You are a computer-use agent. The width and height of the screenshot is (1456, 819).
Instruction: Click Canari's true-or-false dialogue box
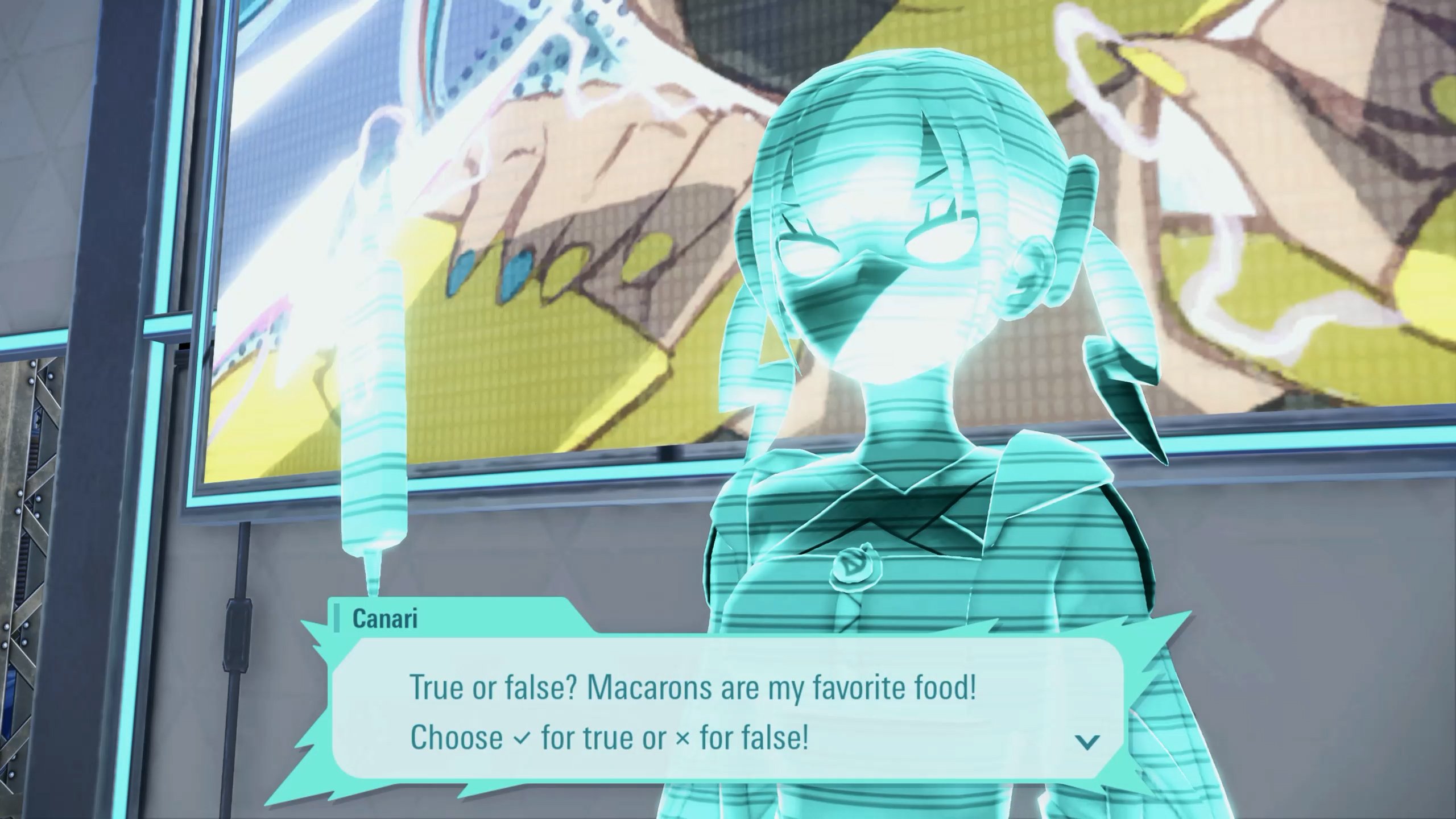(x=722, y=711)
